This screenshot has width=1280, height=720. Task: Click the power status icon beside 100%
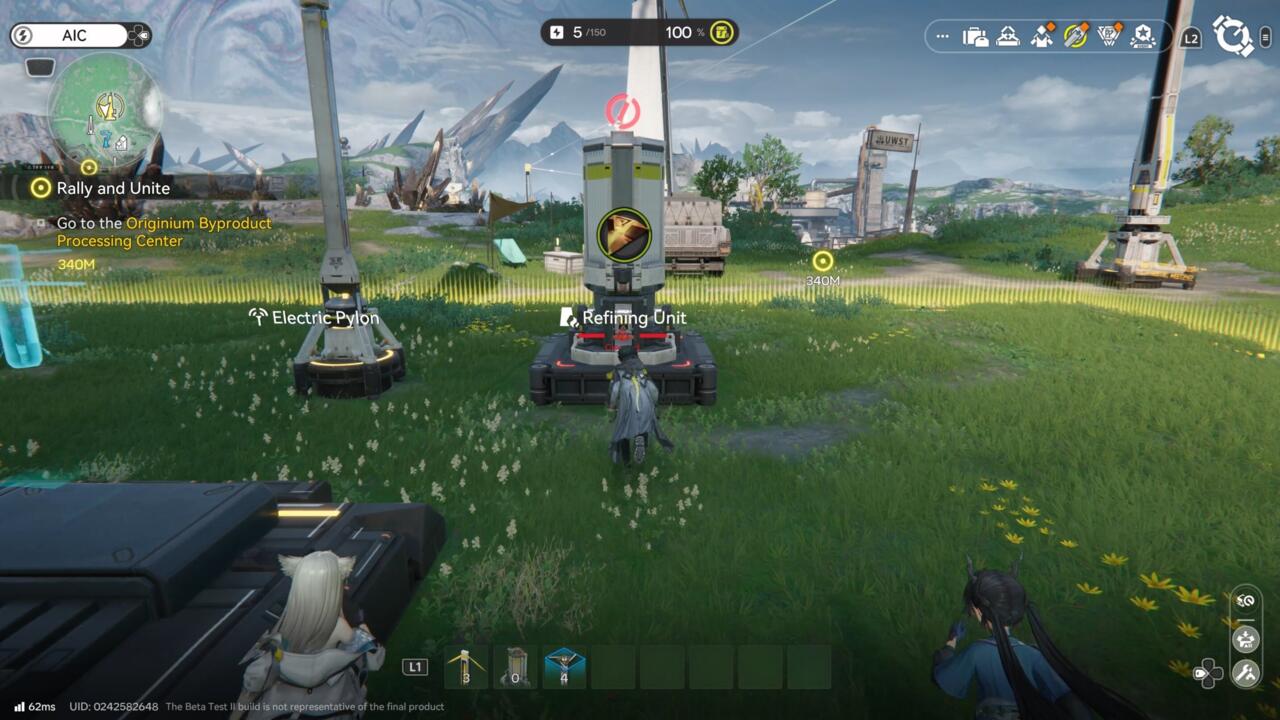click(x=722, y=33)
